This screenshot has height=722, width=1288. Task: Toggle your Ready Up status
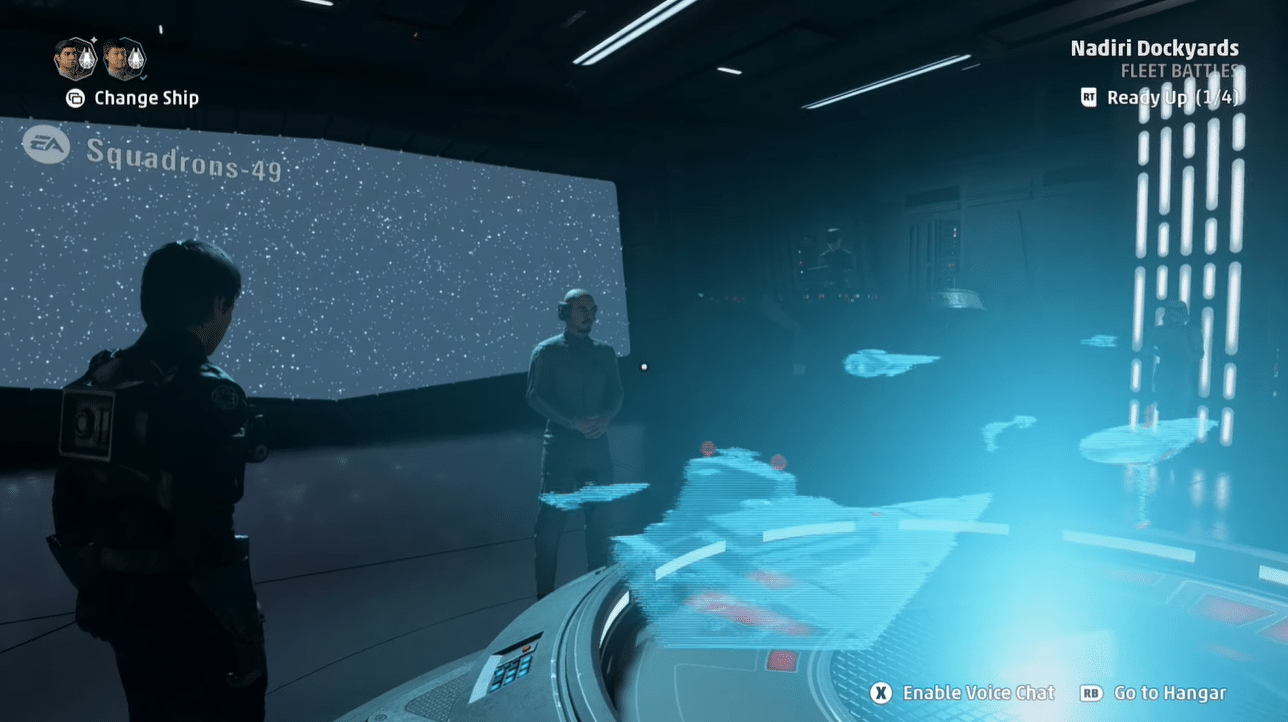(x=1175, y=98)
